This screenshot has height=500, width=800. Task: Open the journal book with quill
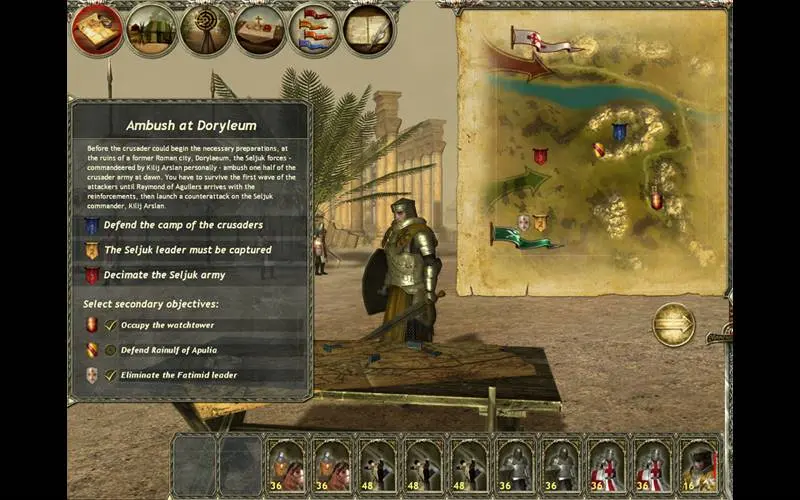[x=369, y=30]
